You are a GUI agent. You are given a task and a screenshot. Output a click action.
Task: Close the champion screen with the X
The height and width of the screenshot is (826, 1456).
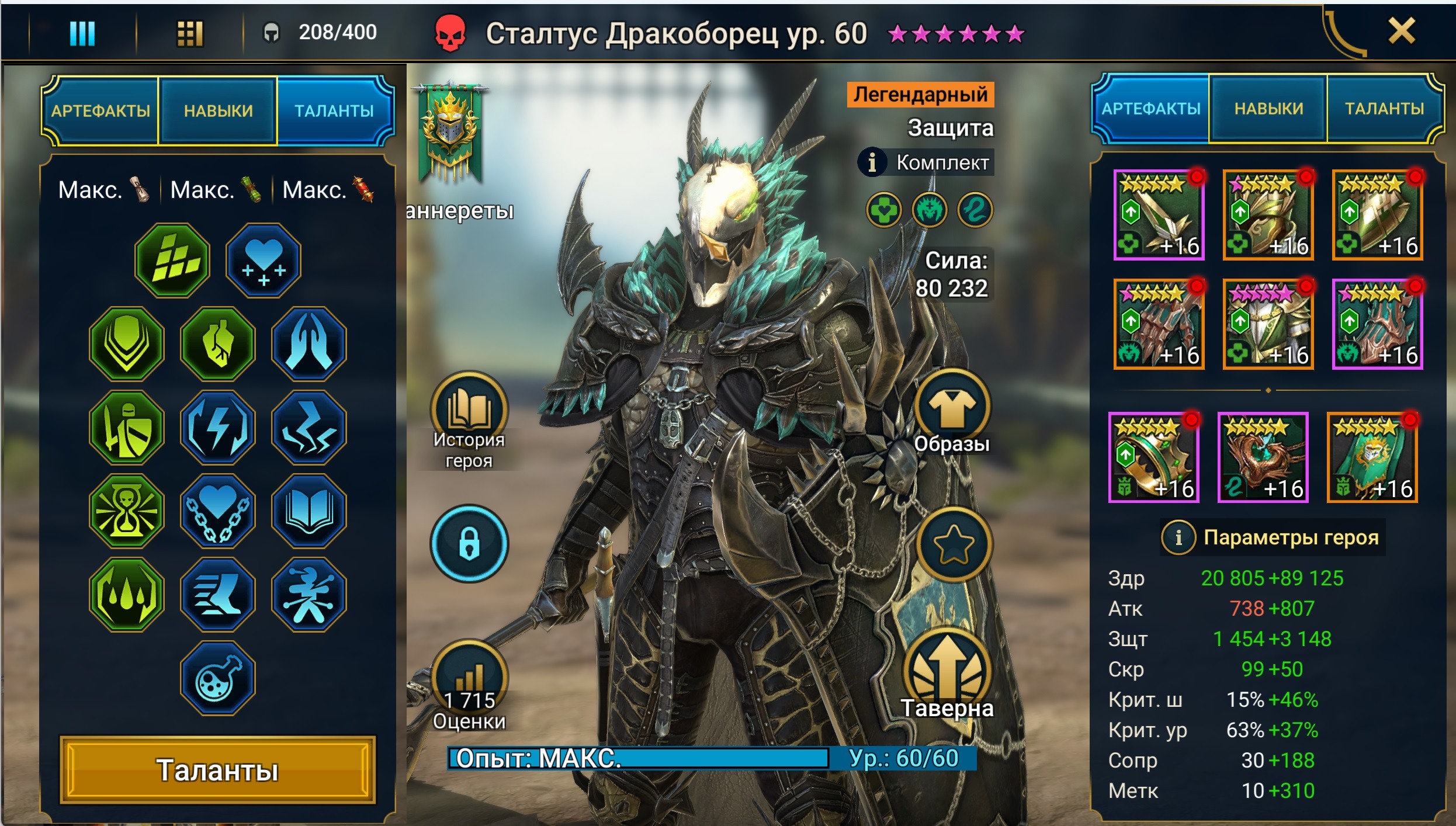click(x=1401, y=31)
